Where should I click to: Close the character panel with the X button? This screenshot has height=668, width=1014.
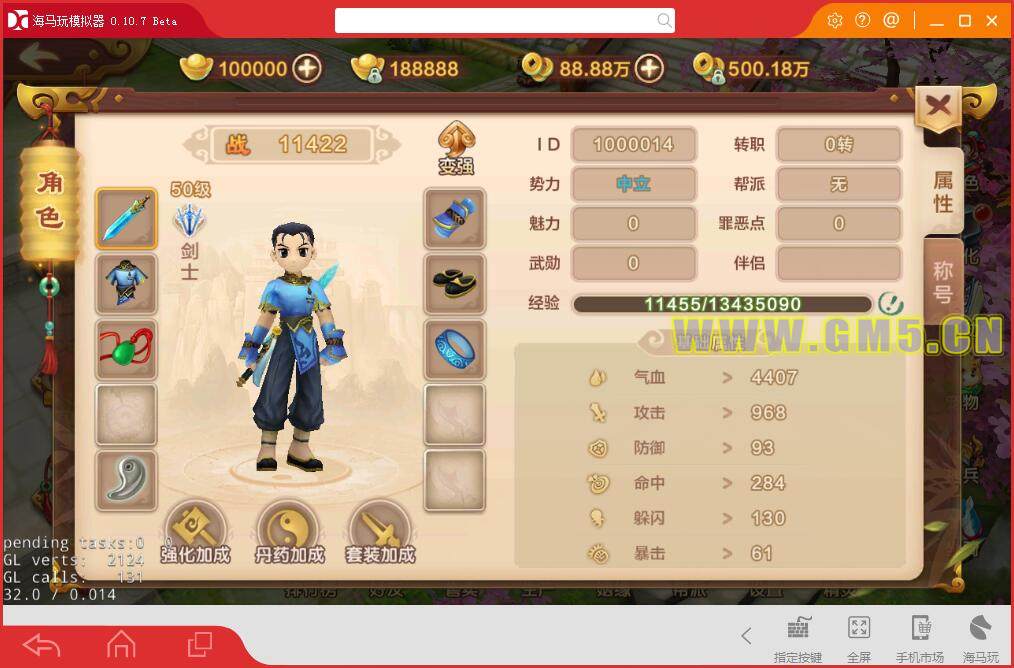pyautogui.click(x=938, y=108)
